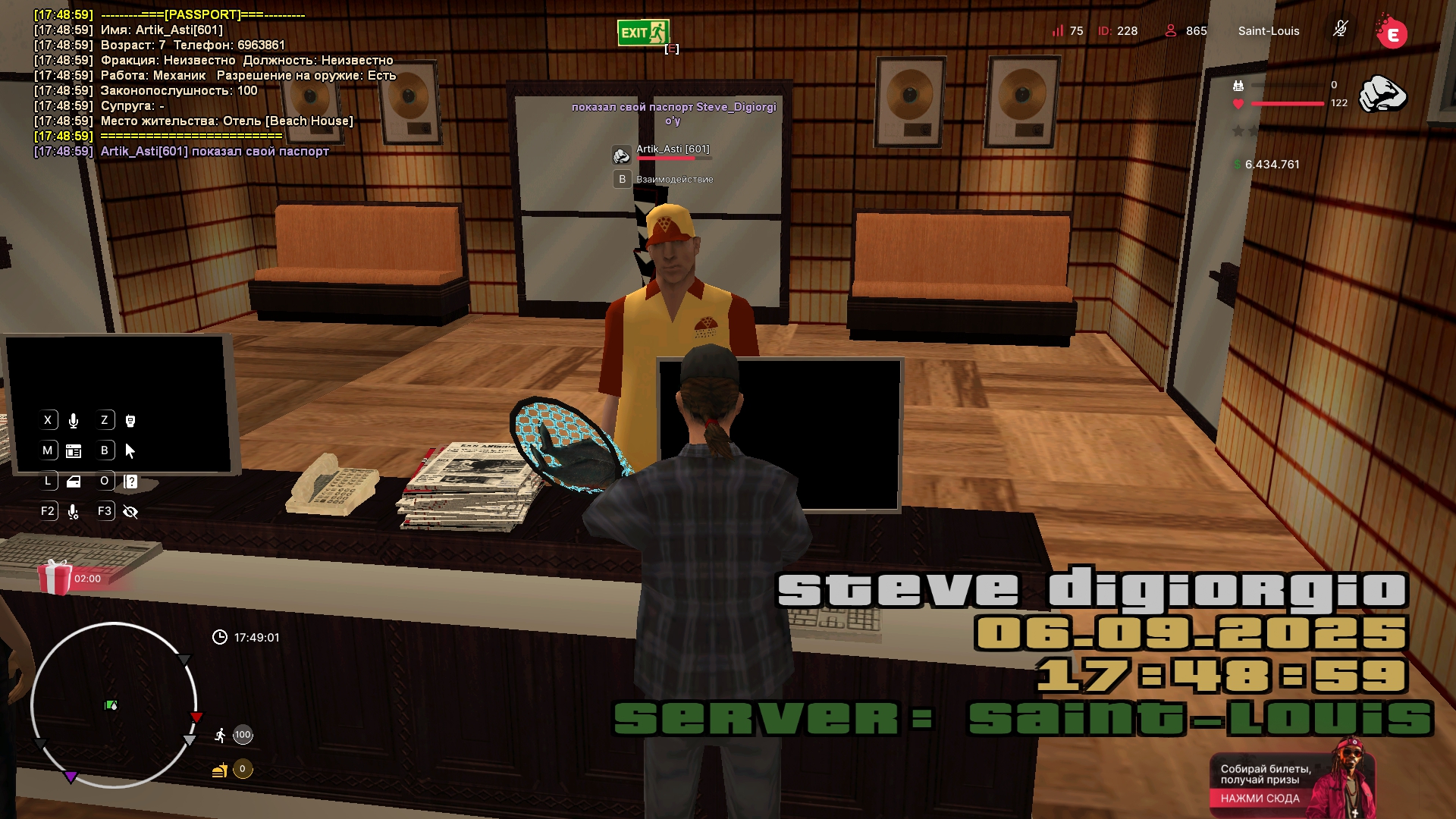Select the fist weapon icon

[x=1382, y=96]
